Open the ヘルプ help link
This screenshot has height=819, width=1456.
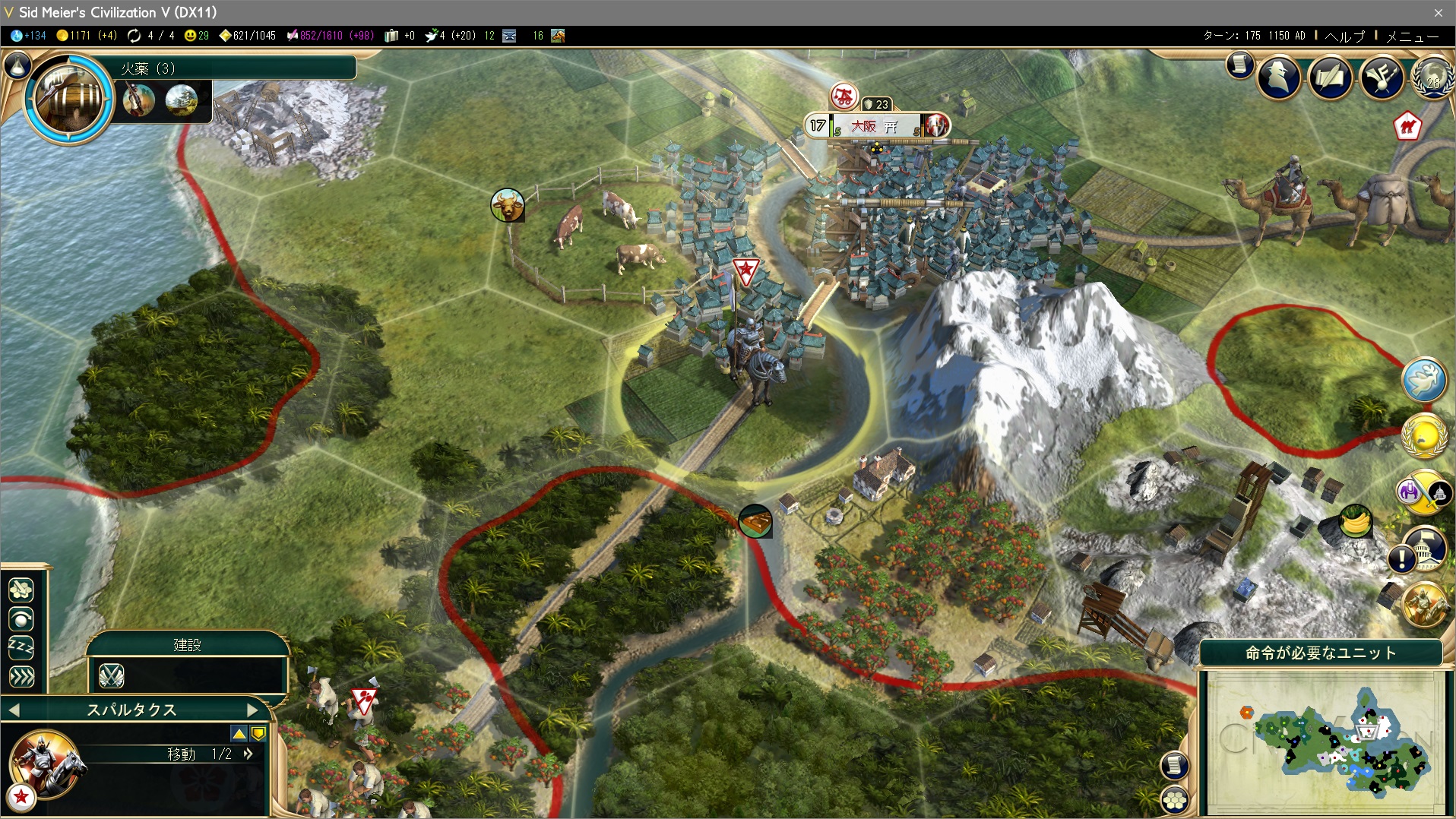click(x=1345, y=36)
